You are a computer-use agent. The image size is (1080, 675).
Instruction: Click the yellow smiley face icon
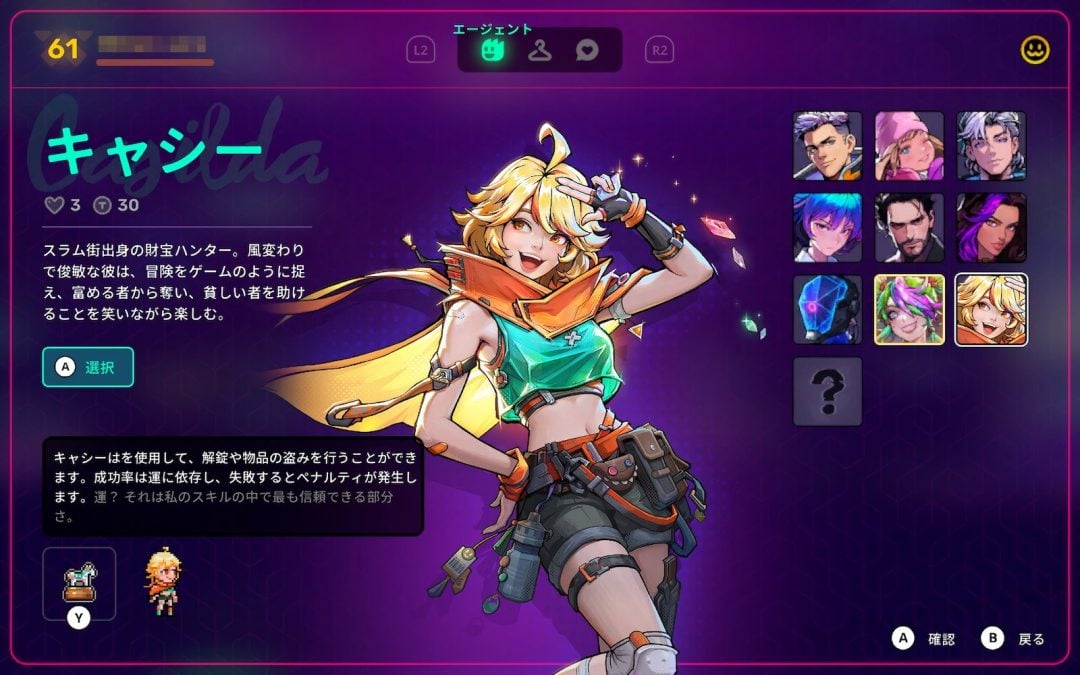click(x=1035, y=50)
